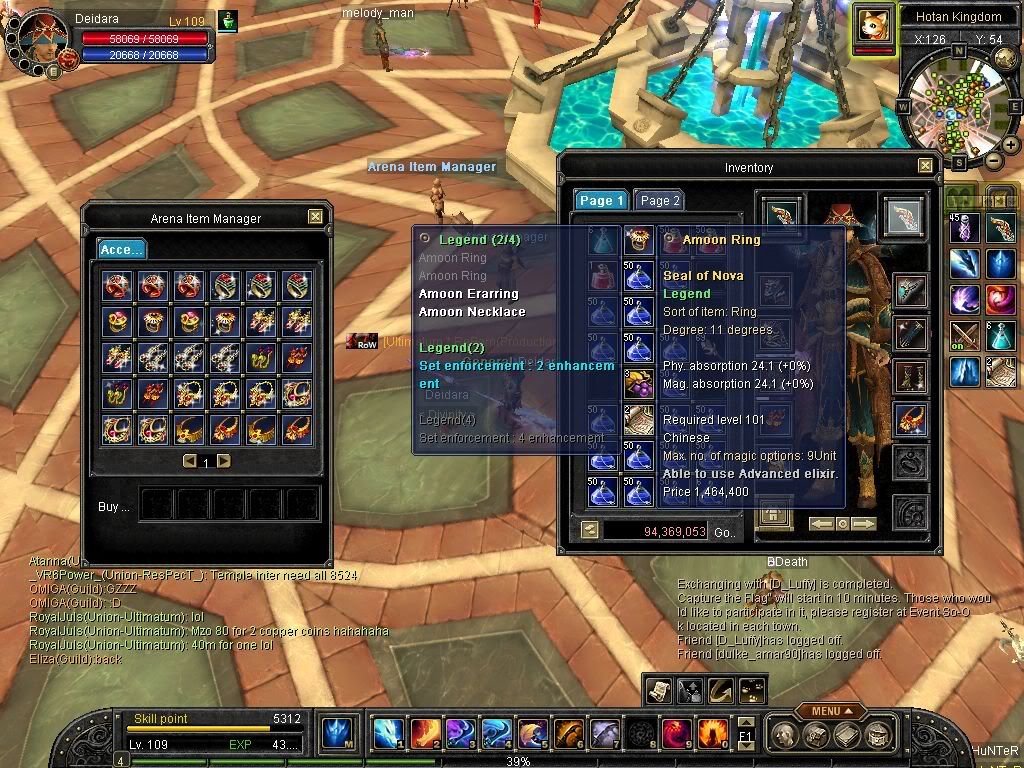
Task: Activate hotbar skill in slot 1
Action: pos(388,734)
